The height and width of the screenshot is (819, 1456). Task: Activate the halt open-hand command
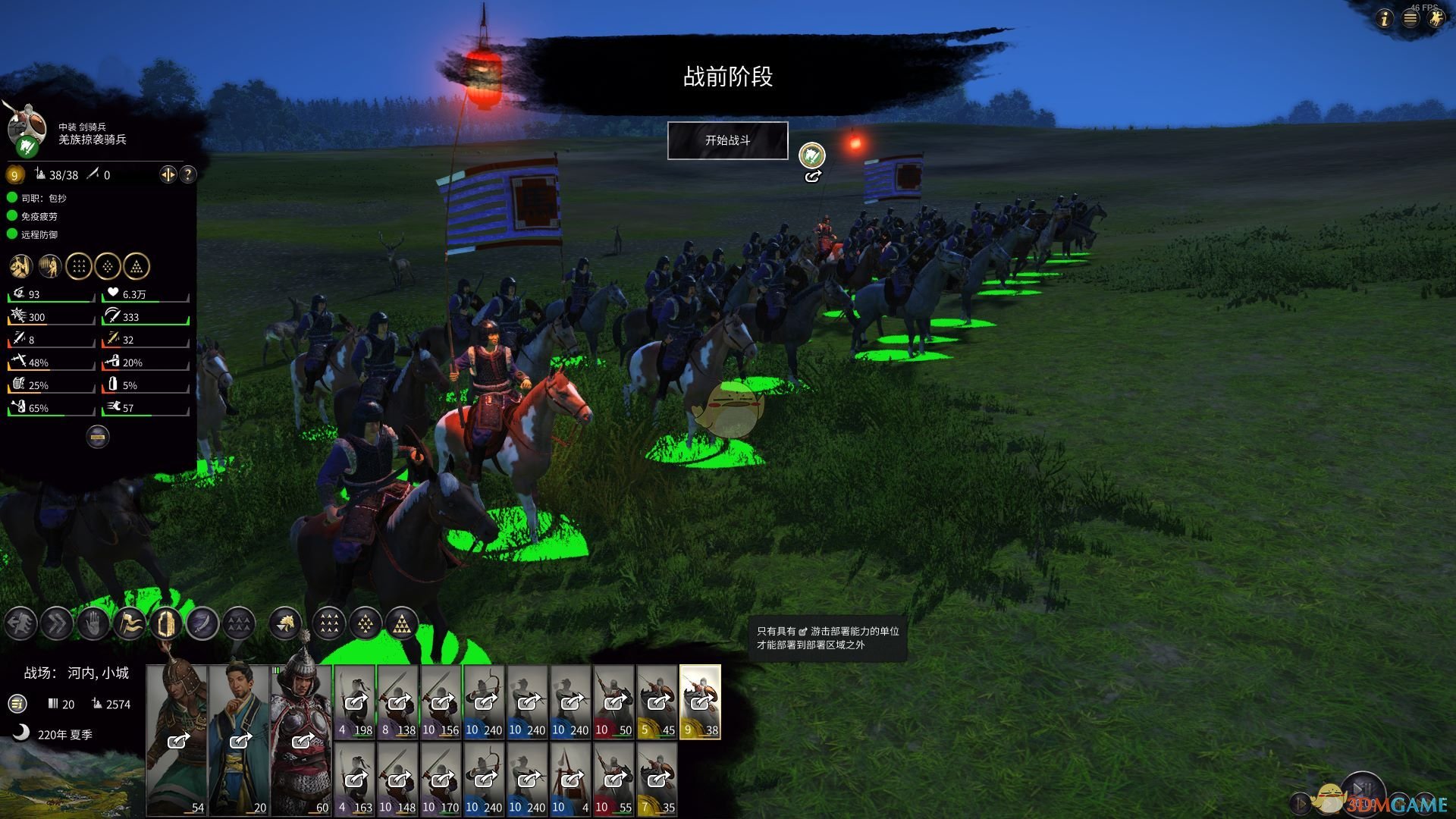tap(93, 624)
